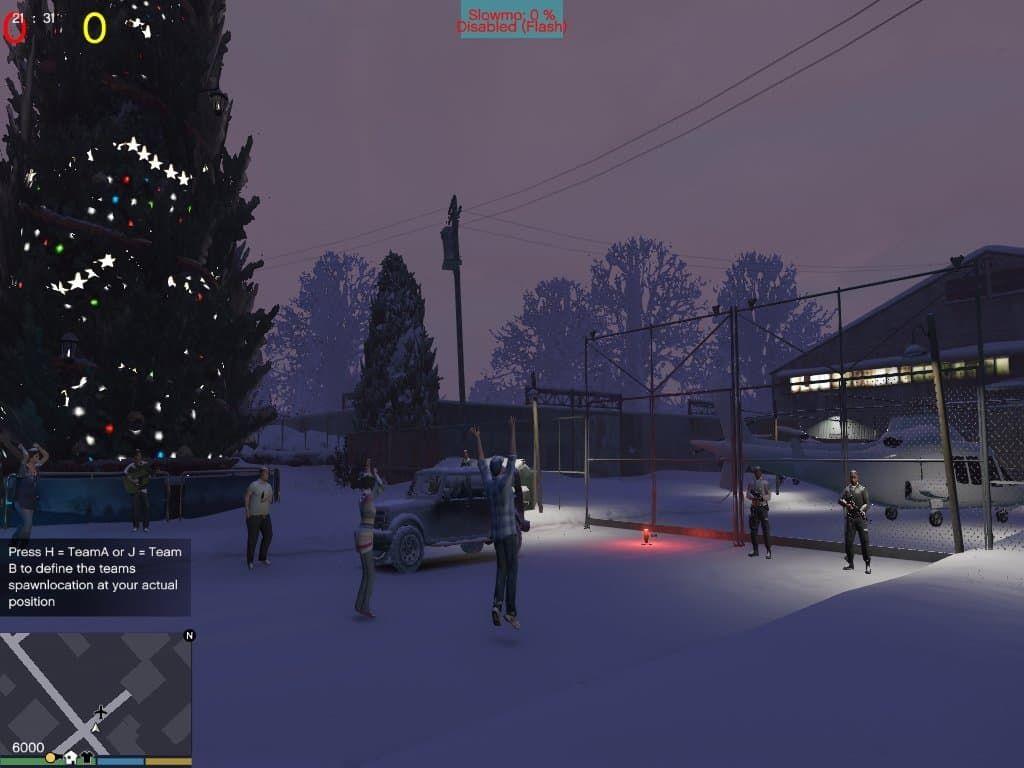Image resolution: width=1024 pixels, height=768 pixels.
Task: Click the north compass marker on the minimap
Action: 190,635
